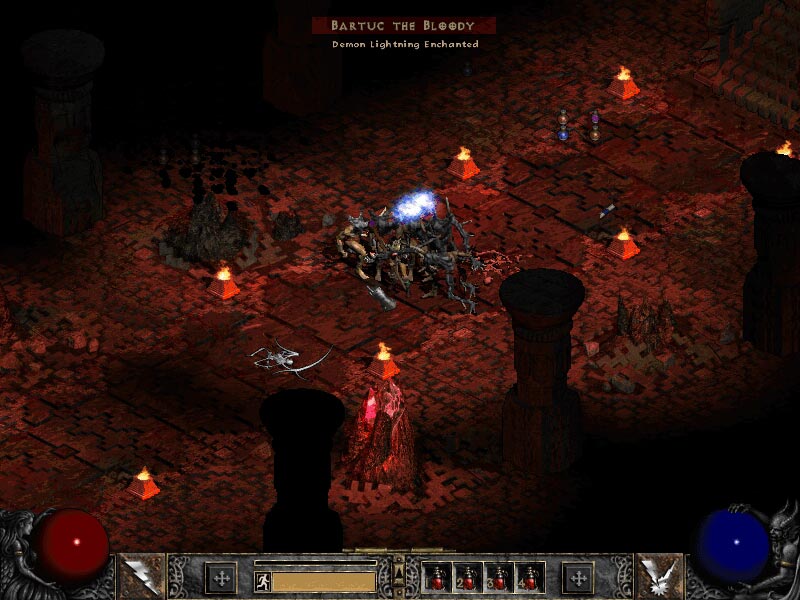800x600 pixels.
Task: Toggle the run/walk icon
Action: pos(262,580)
